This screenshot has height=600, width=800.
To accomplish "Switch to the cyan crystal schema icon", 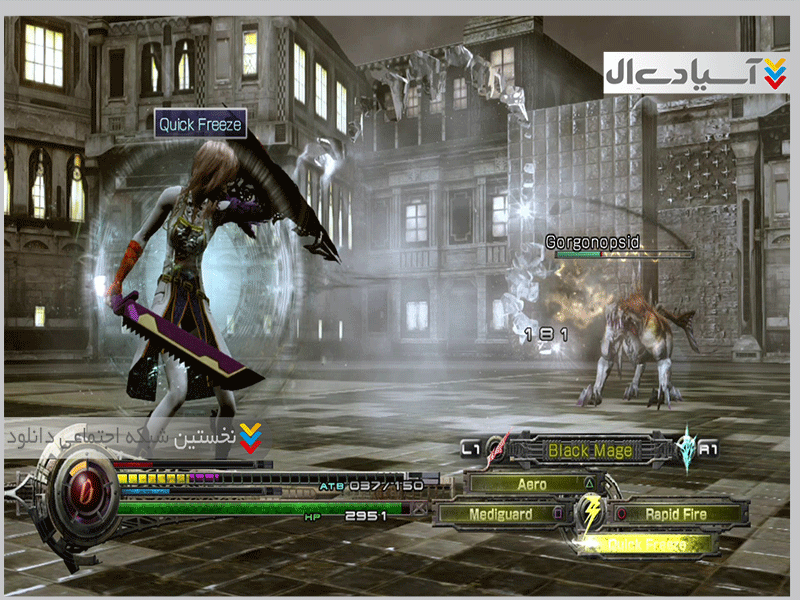I will click(686, 449).
